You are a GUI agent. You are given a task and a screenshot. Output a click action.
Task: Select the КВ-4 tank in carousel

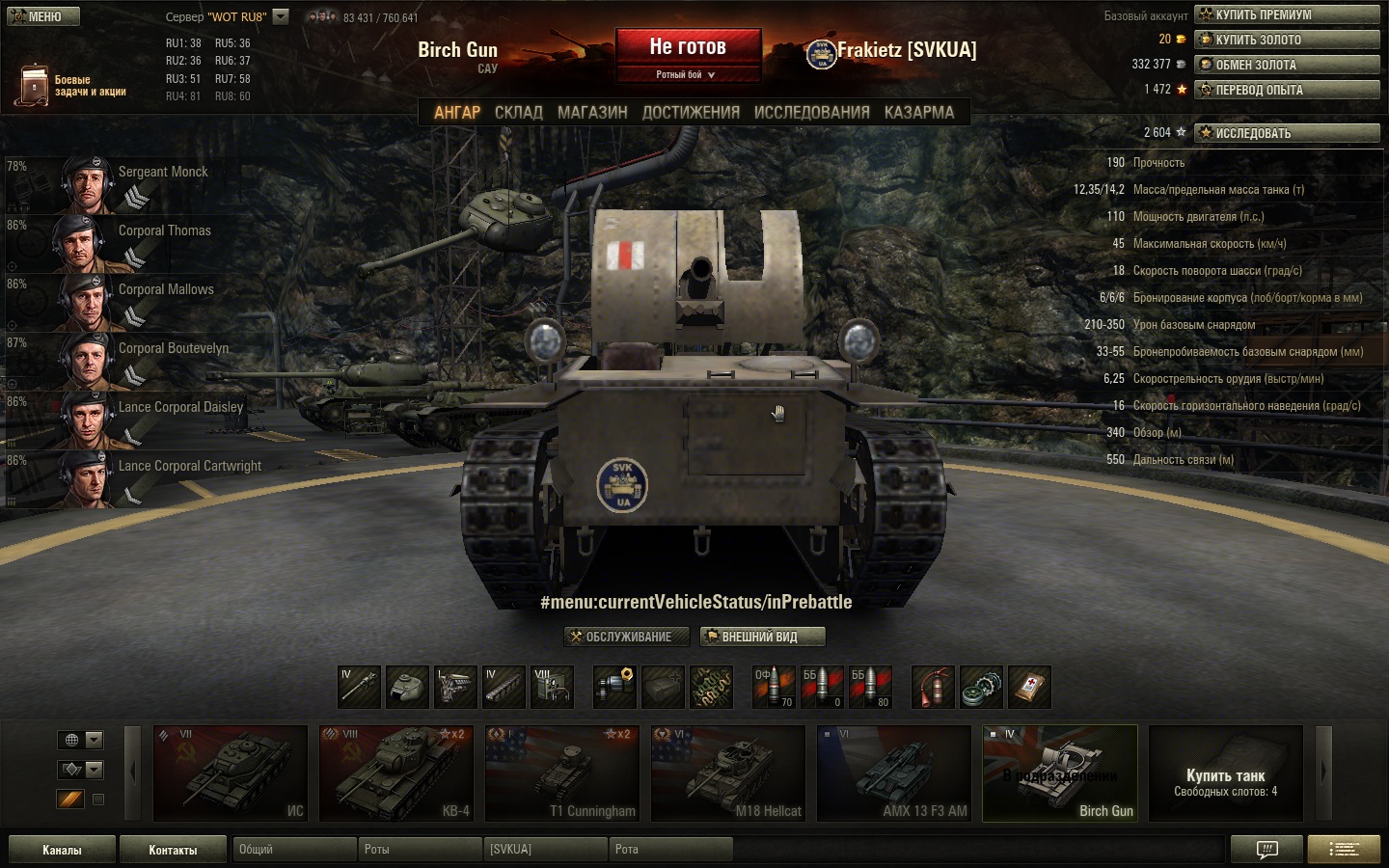click(396, 773)
